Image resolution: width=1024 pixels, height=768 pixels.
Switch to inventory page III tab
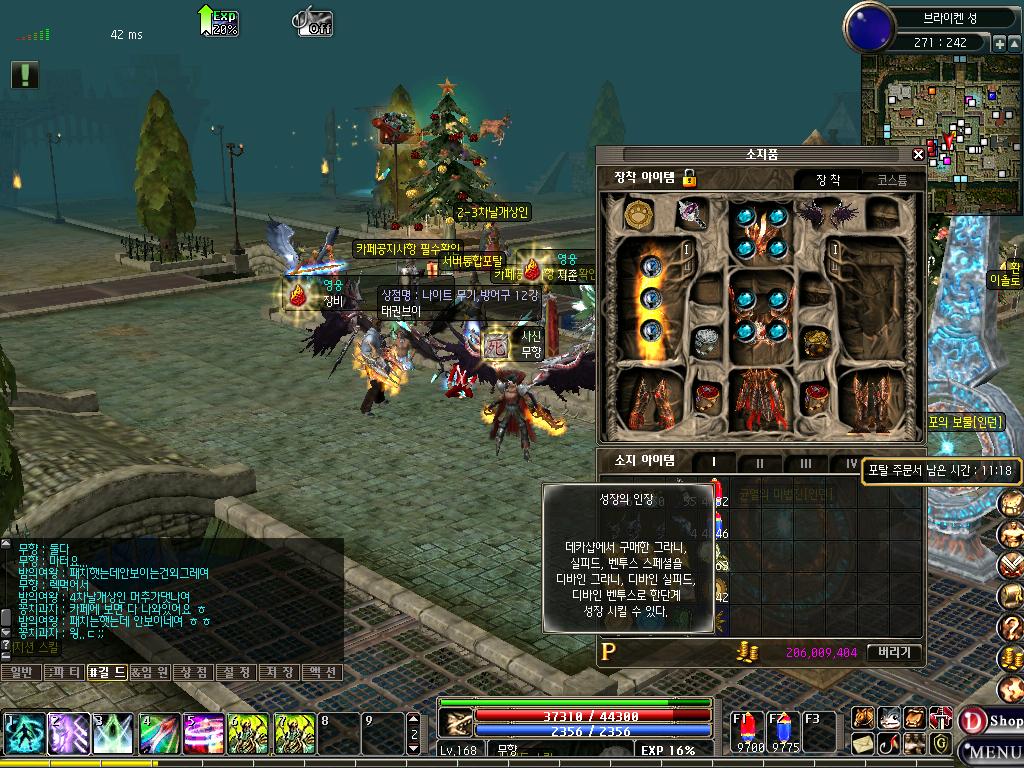[805, 463]
